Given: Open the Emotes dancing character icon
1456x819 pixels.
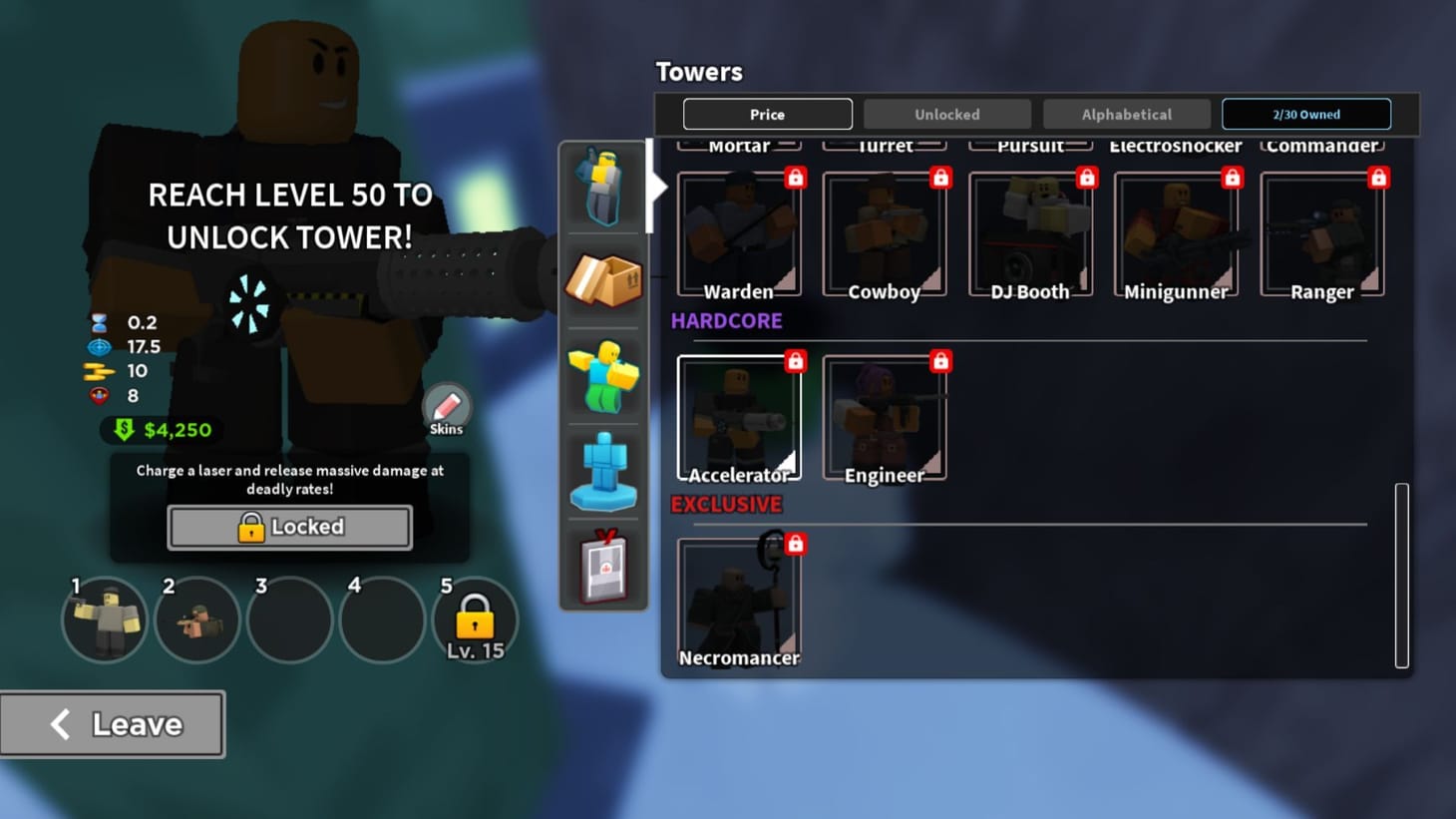Looking at the screenshot, I should [x=602, y=376].
